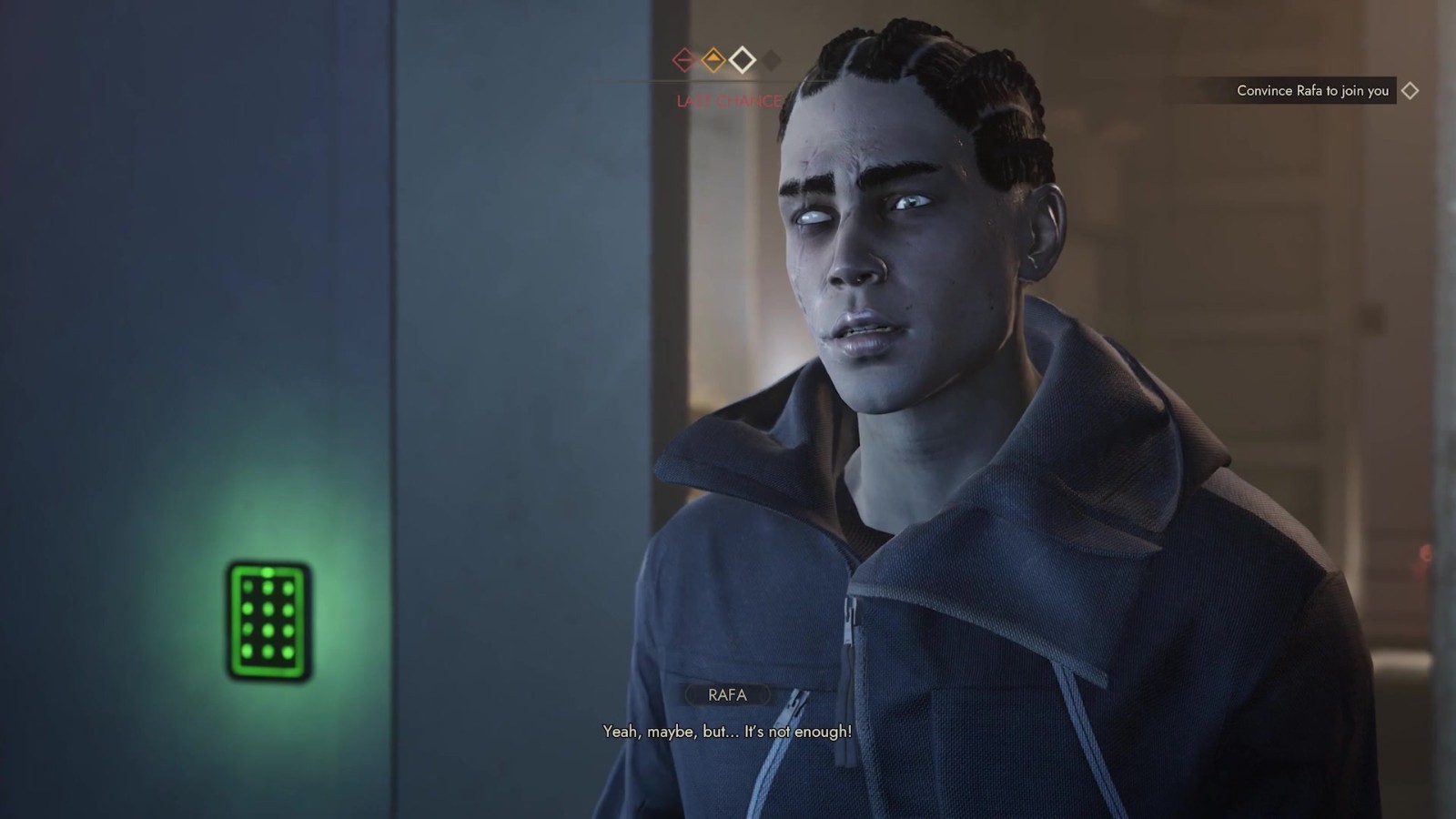The image size is (1456, 819).
Task: Open the 'Convince Rafa to join you' objective
Action: [x=1311, y=91]
